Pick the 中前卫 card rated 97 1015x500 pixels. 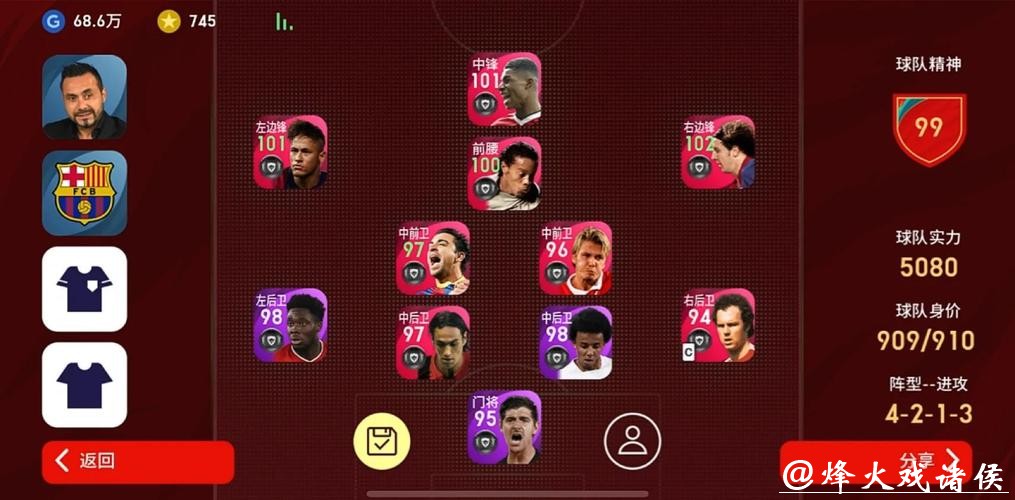tap(433, 258)
